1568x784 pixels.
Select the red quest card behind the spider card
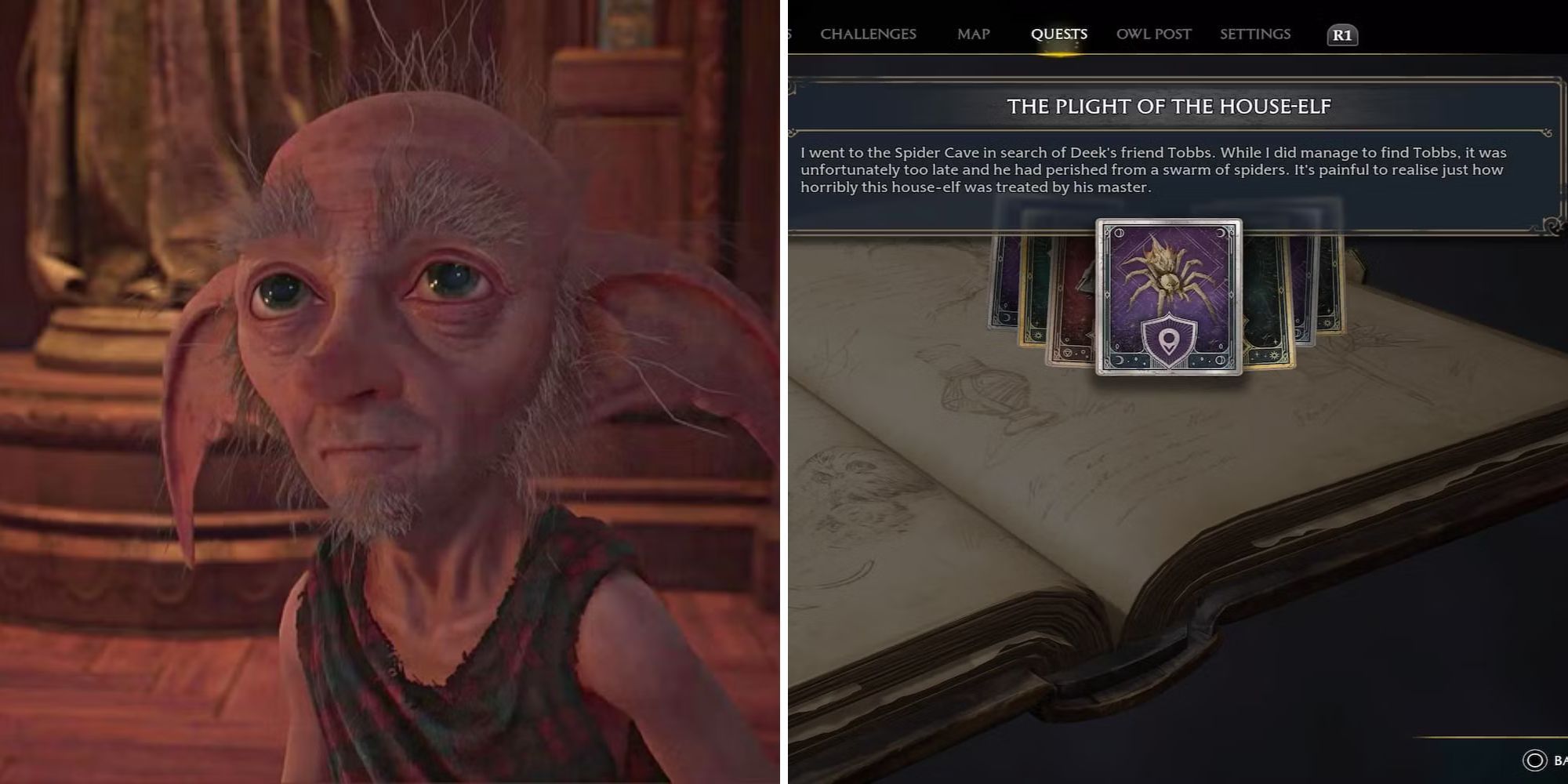[x=1074, y=298]
